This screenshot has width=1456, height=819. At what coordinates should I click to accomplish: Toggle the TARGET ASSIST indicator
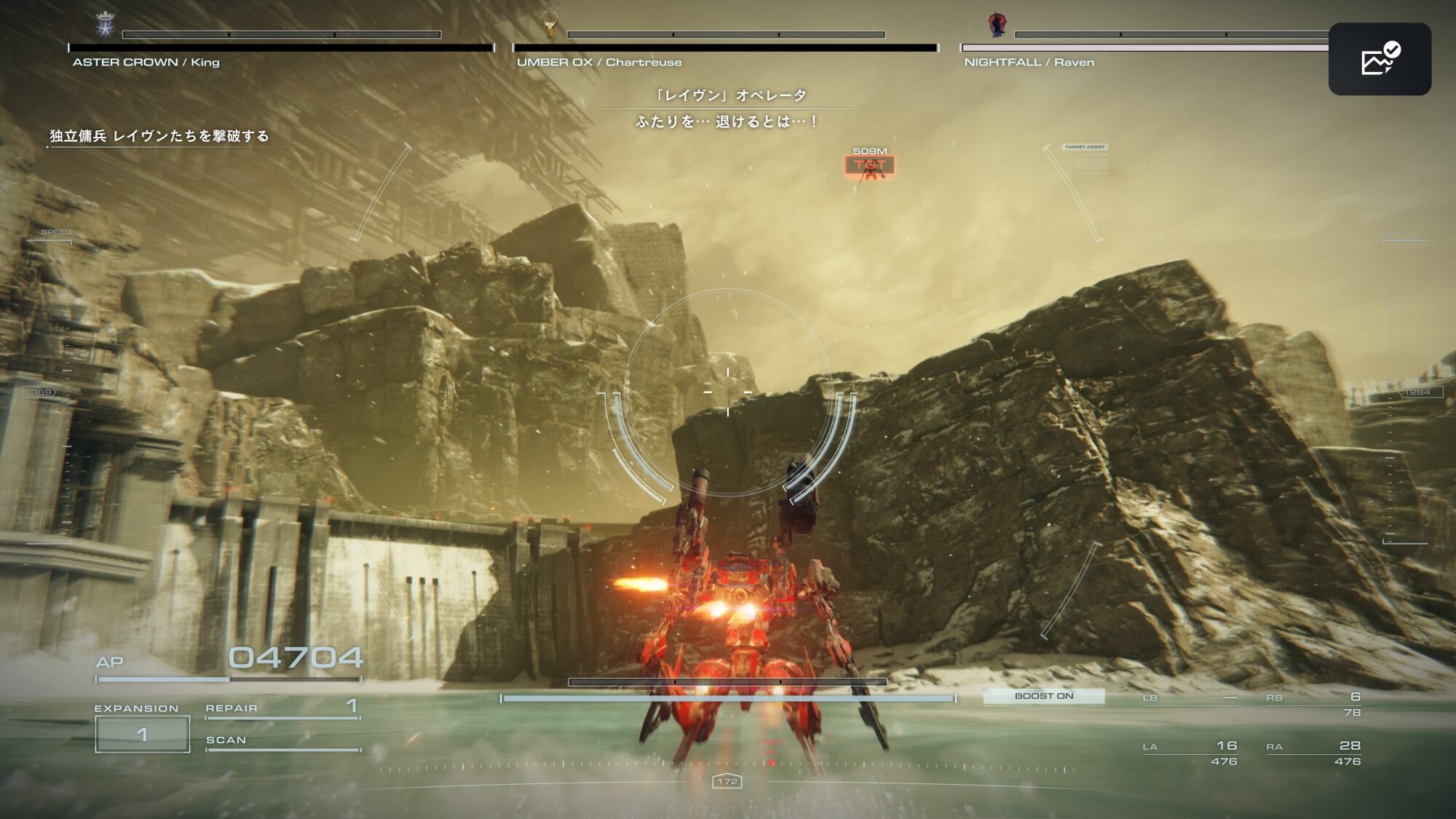coord(1085,147)
